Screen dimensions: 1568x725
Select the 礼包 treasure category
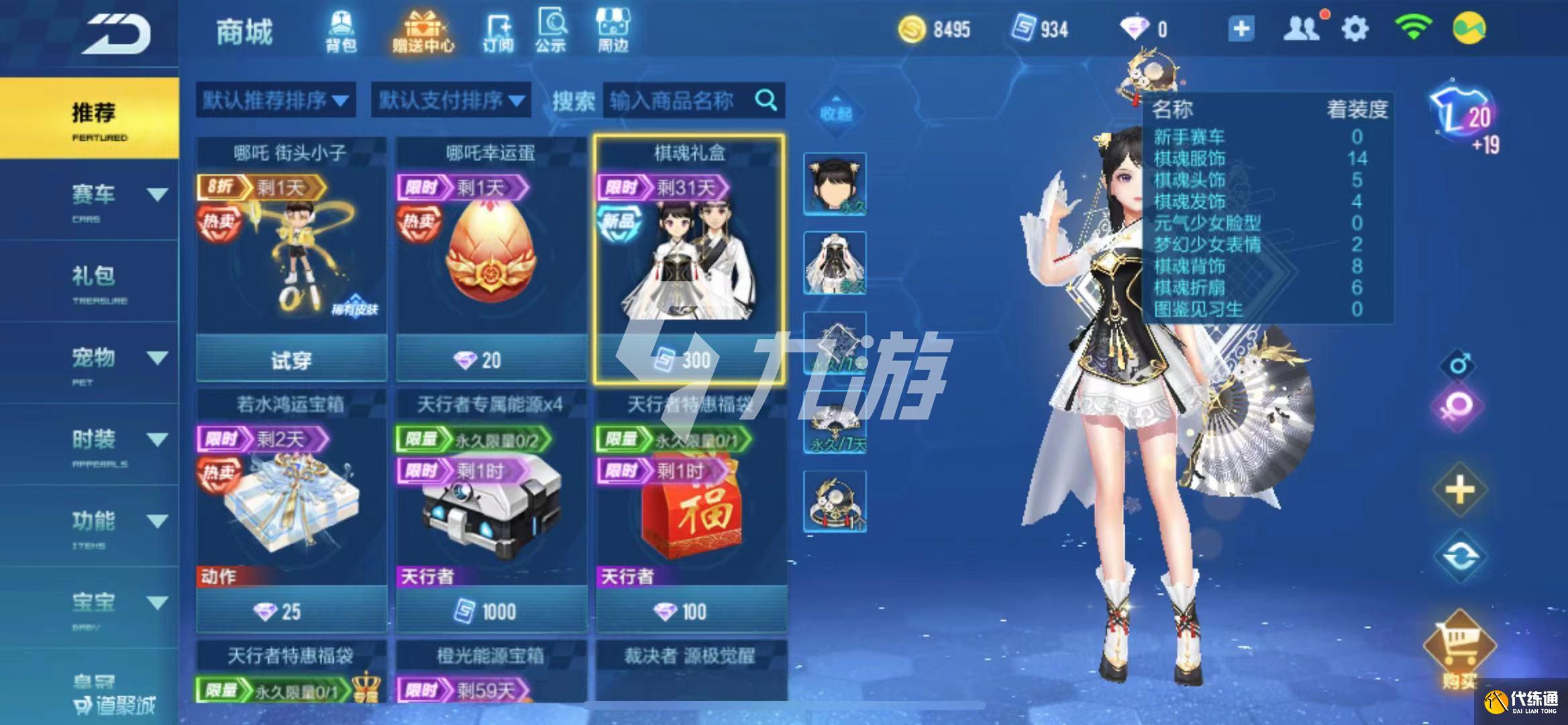pyautogui.click(x=93, y=281)
